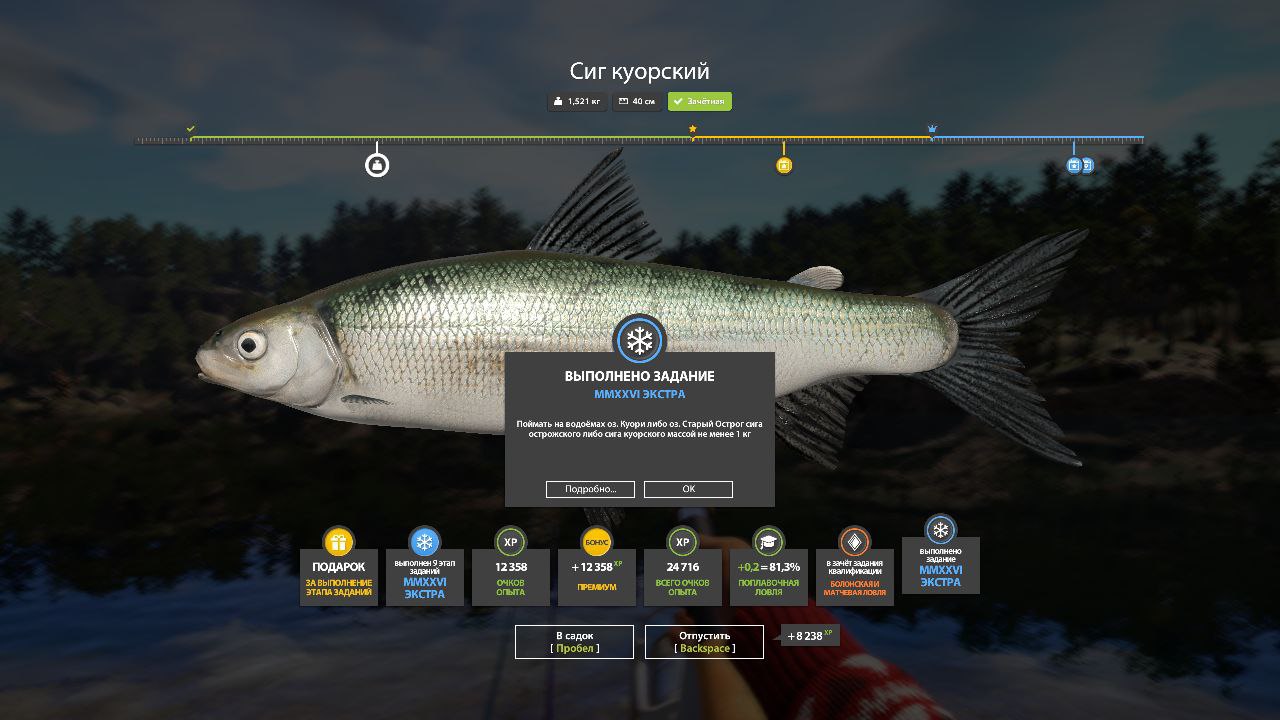The height and width of the screenshot is (720, 1280).
Task: Open the "Подробно..." details of the task
Action: point(590,489)
